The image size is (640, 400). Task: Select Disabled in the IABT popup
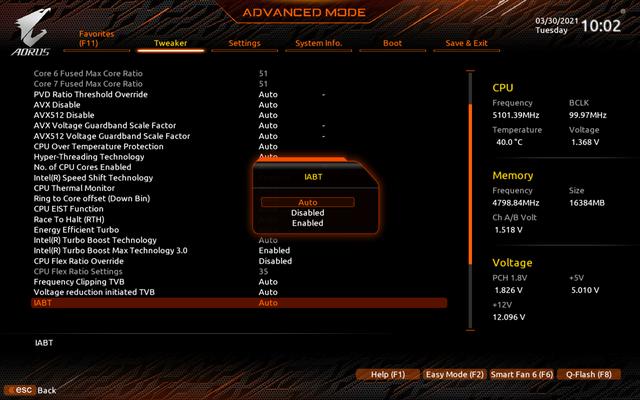(x=308, y=213)
